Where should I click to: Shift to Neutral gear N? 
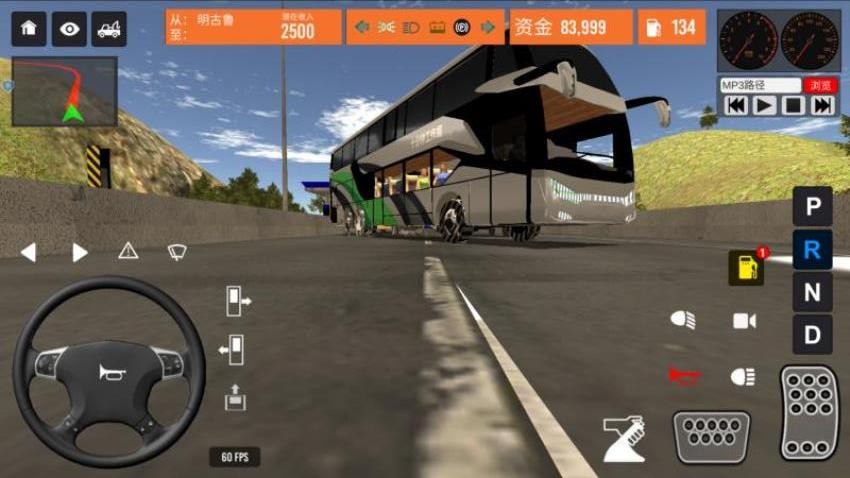[x=812, y=292]
